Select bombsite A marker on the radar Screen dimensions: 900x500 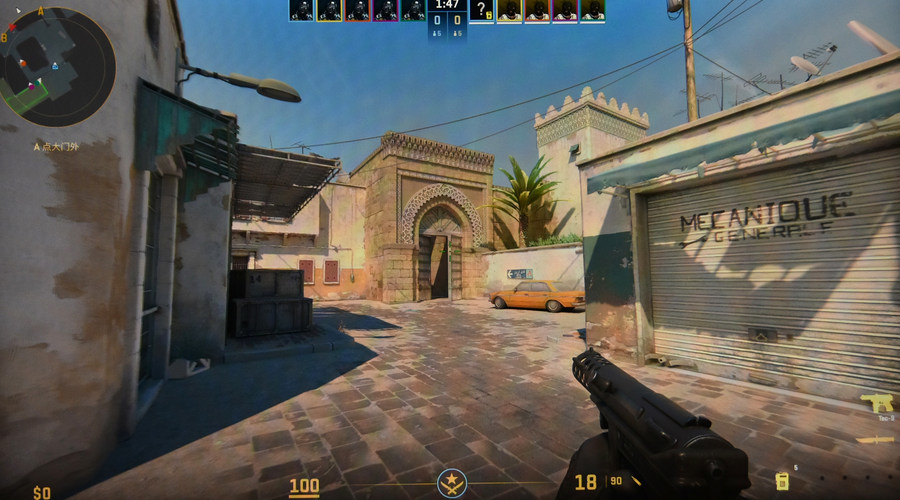pos(41,12)
